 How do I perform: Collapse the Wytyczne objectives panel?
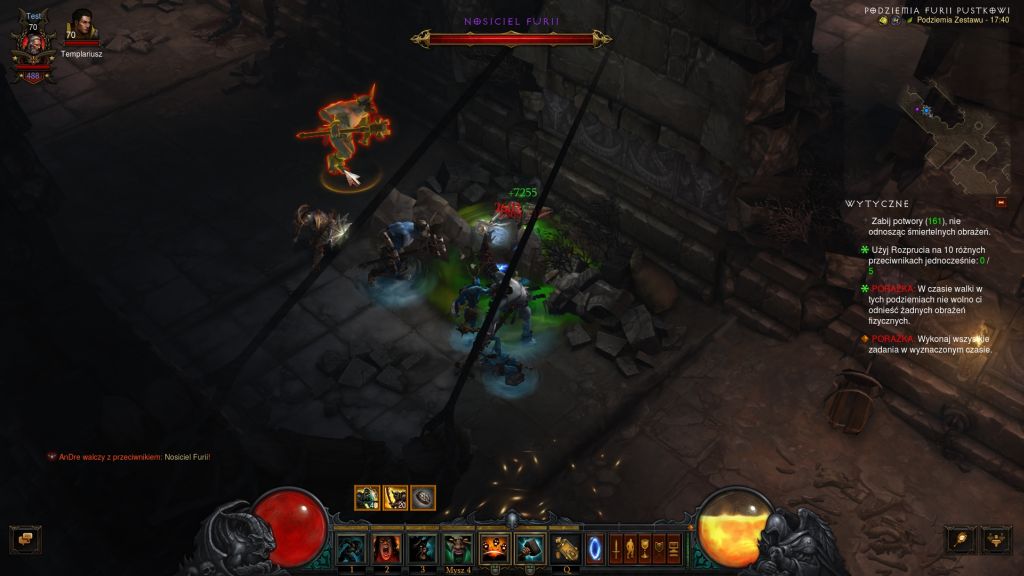click(x=1000, y=202)
